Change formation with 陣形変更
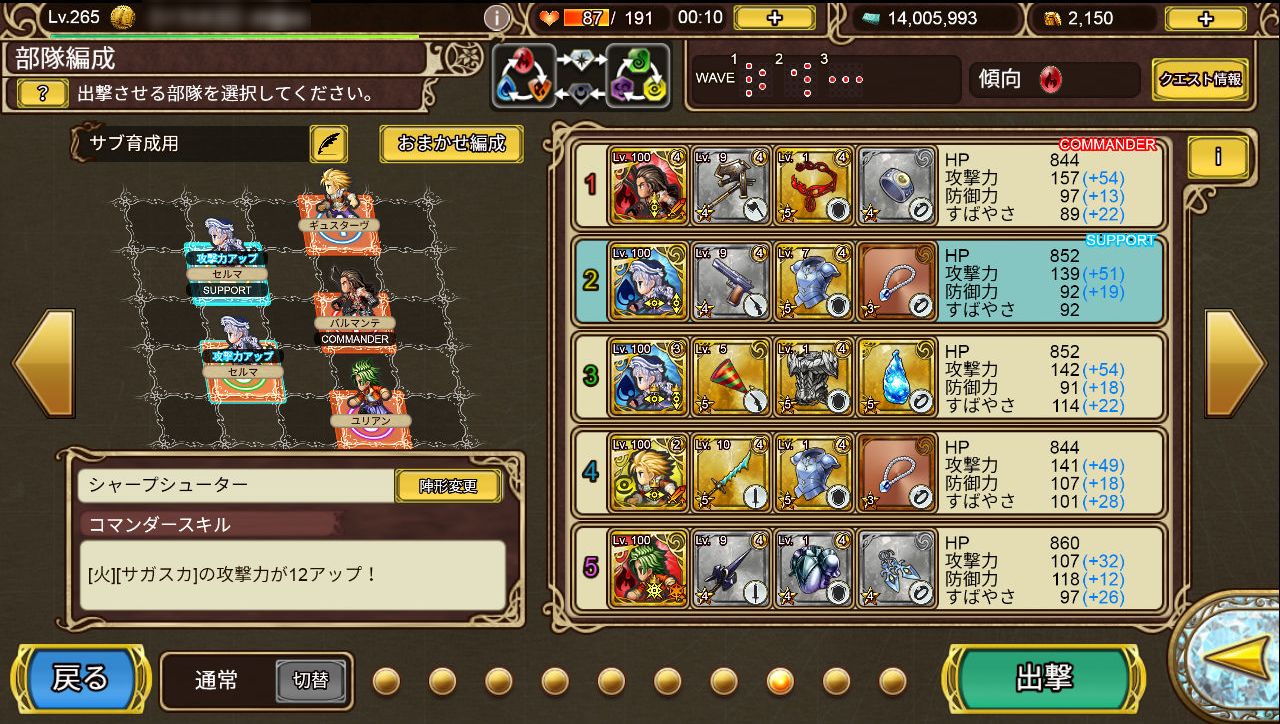 coord(449,487)
